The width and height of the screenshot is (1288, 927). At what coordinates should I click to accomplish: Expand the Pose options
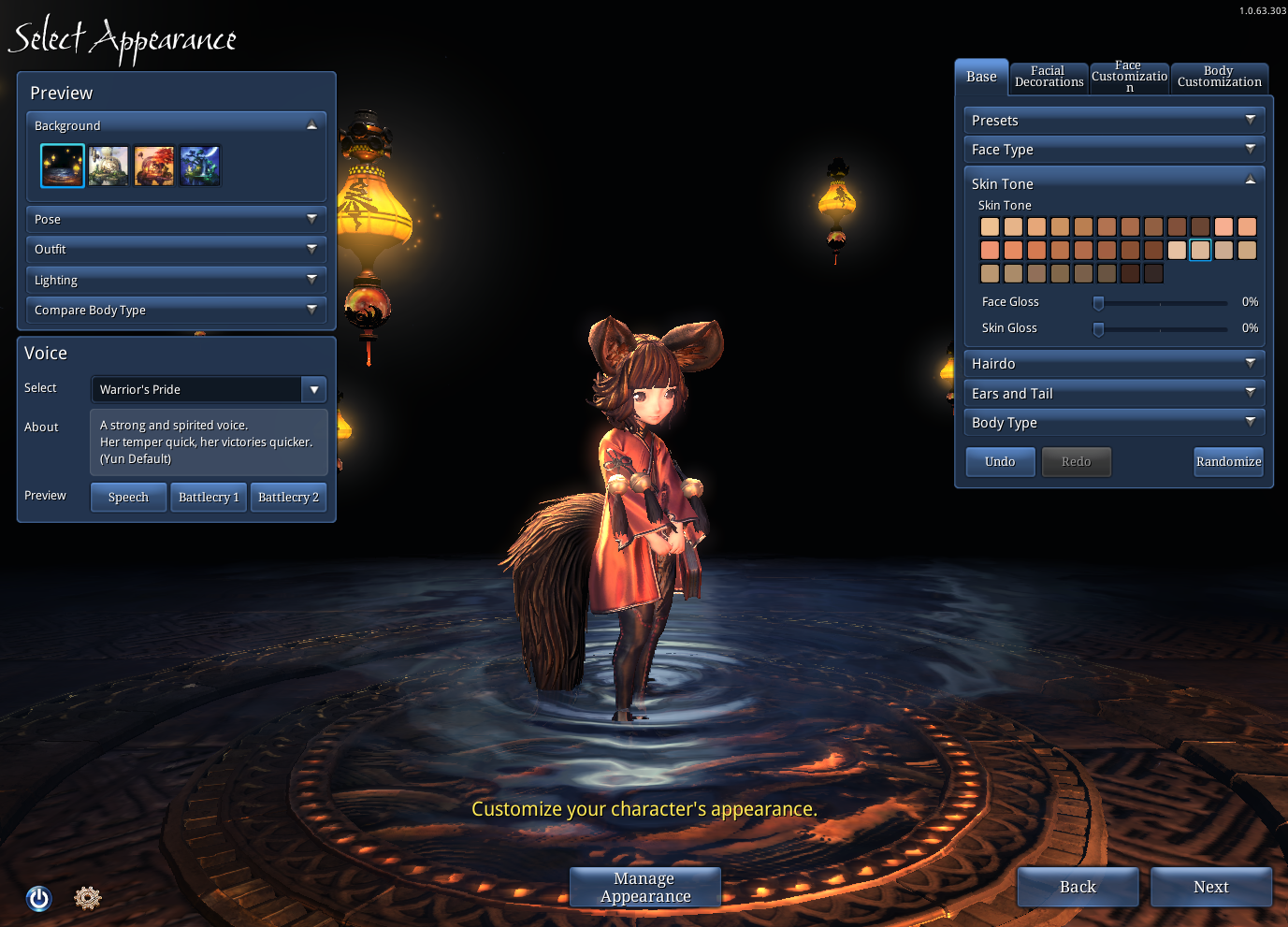(x=176, y=220)
